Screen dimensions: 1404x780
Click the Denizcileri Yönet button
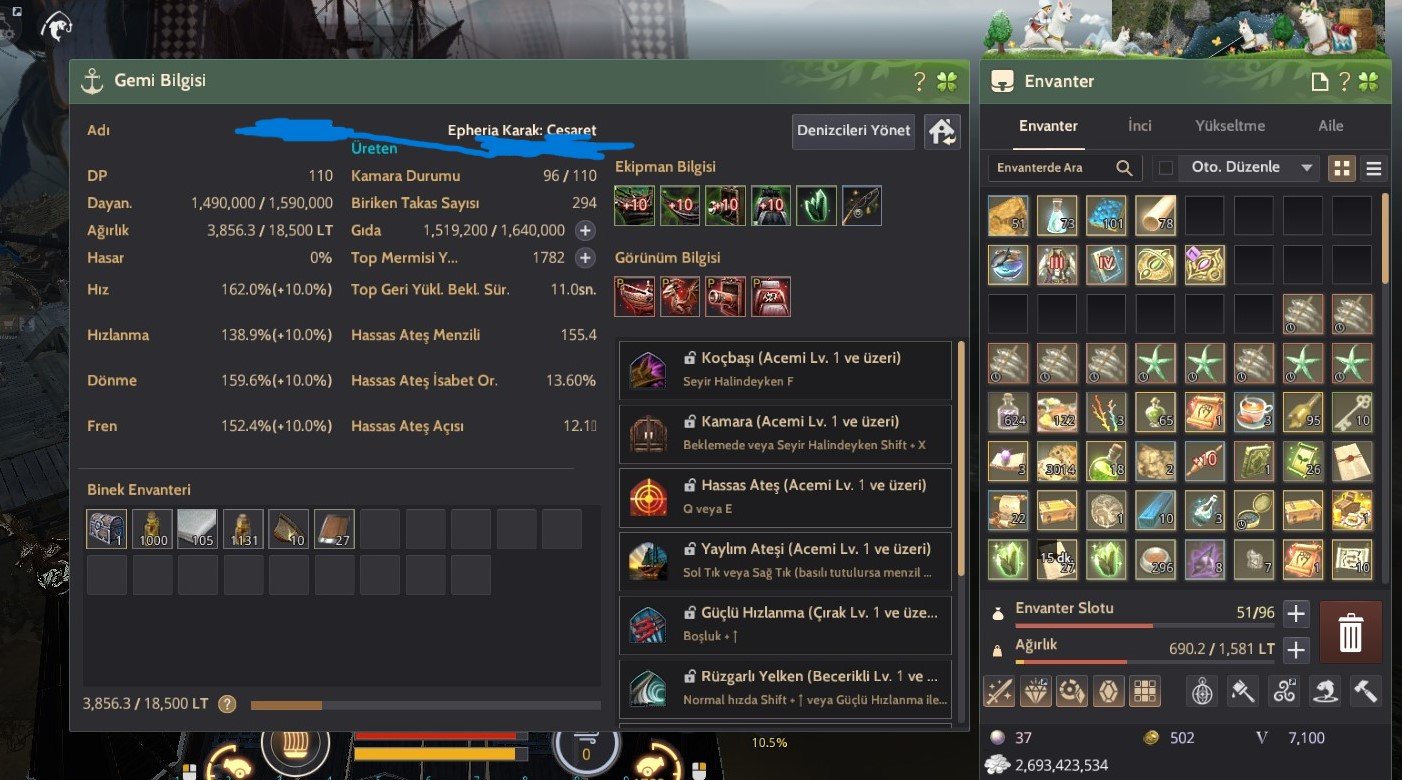tap(852, 131)
